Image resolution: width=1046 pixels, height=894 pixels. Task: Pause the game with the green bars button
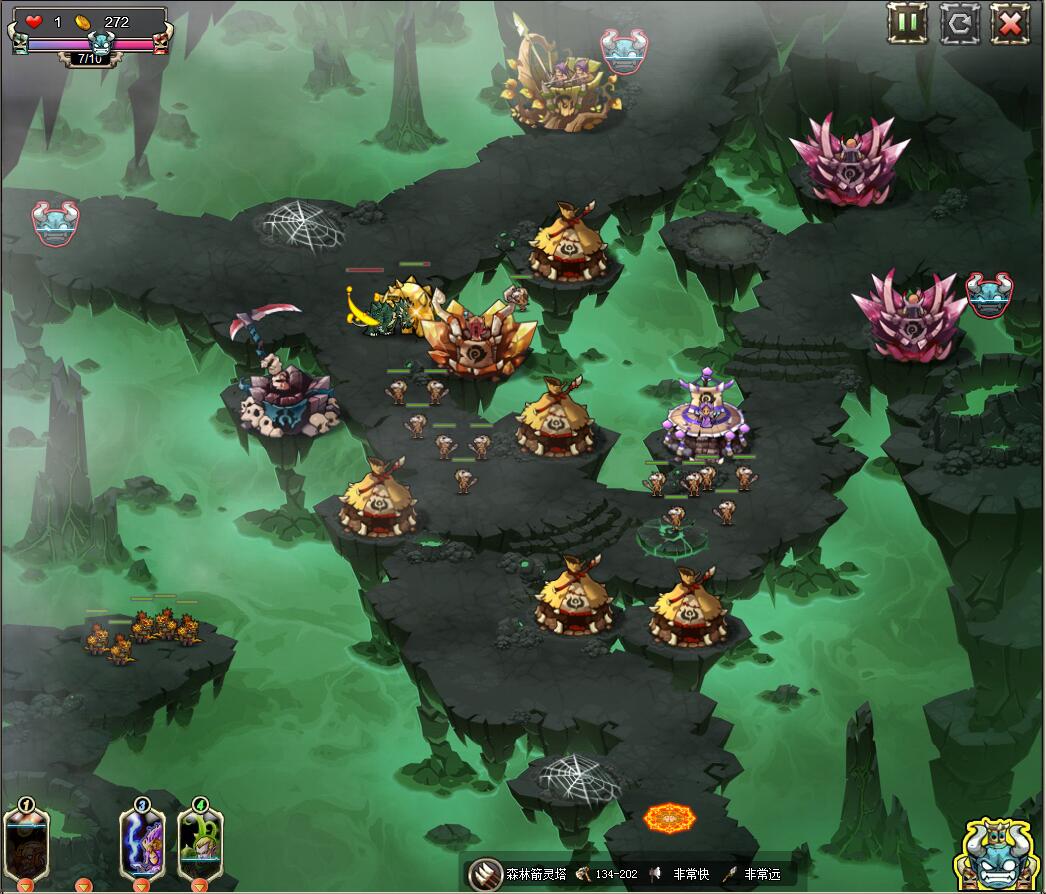907,23
